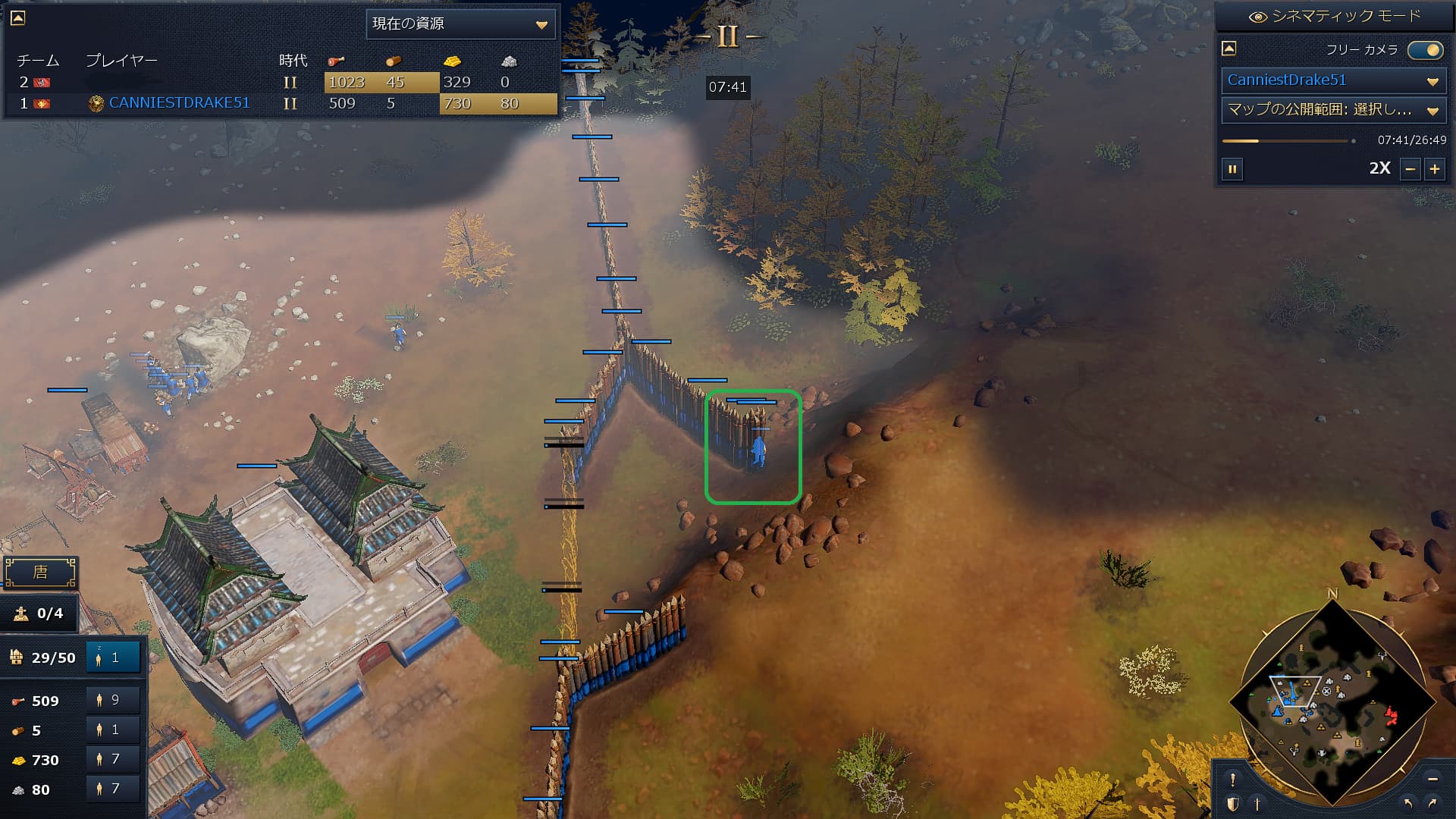Open the マップの公開範囲 dropdown
The width and height of the screenshot is (1456, 819).
(x=1332, y=111)
